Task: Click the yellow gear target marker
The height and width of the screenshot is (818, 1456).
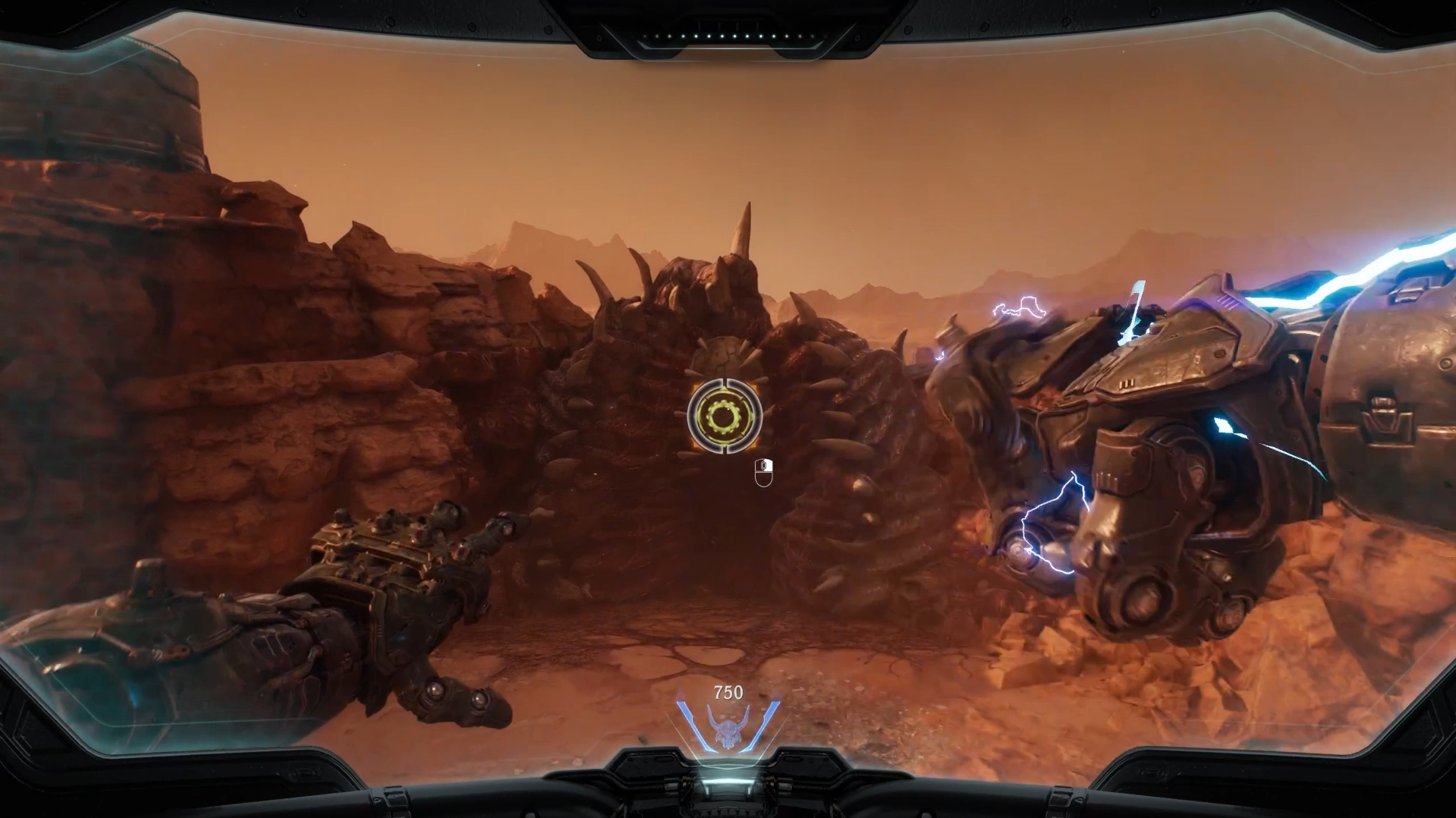Action: 724,416
